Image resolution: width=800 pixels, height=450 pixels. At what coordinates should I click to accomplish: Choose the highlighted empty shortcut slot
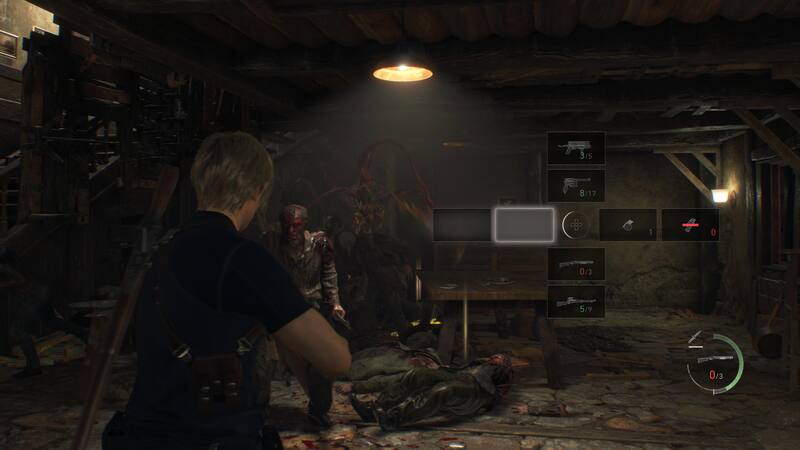524,225
